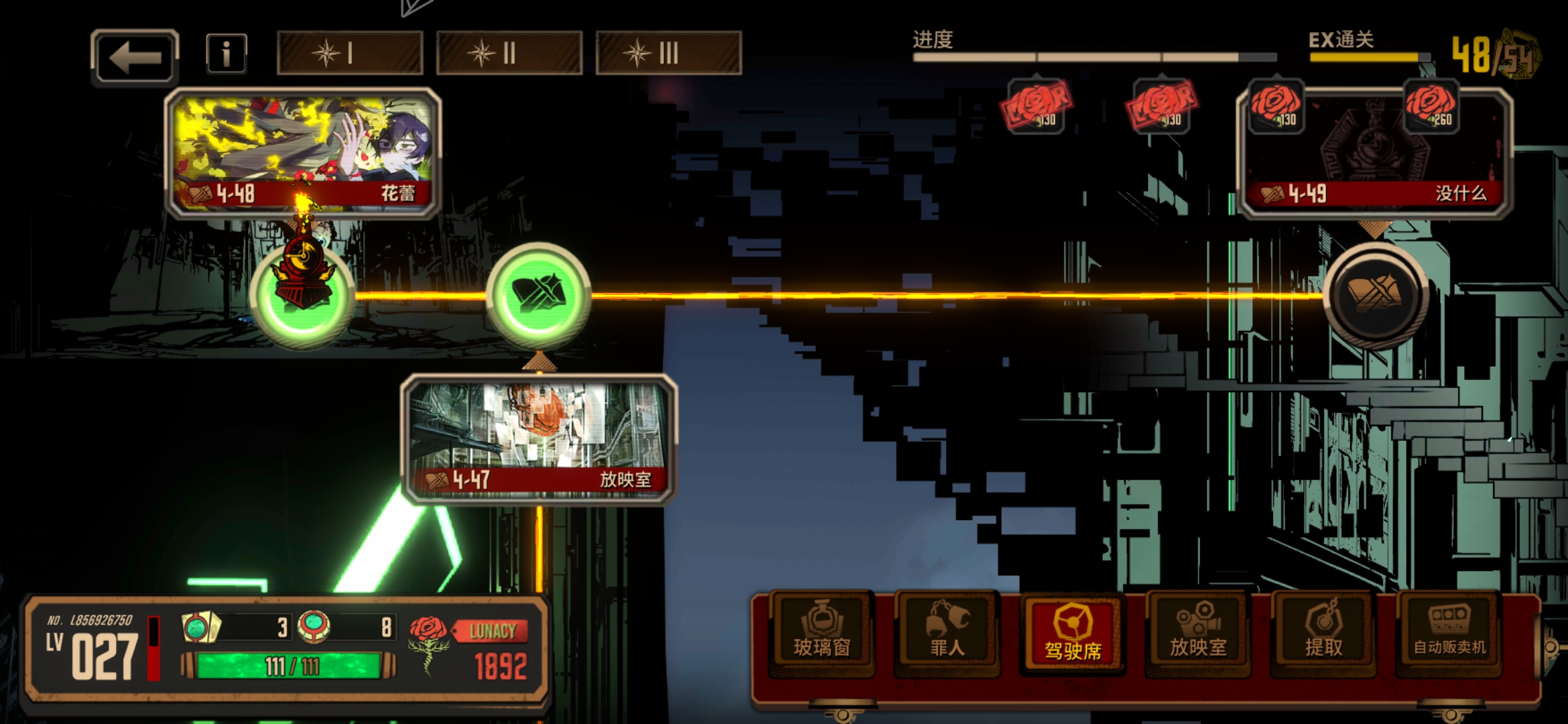Switch to chapter part II tab
Image resolution: width=1568 pixels, height=724 pixels.
click(x=509, y=53)
